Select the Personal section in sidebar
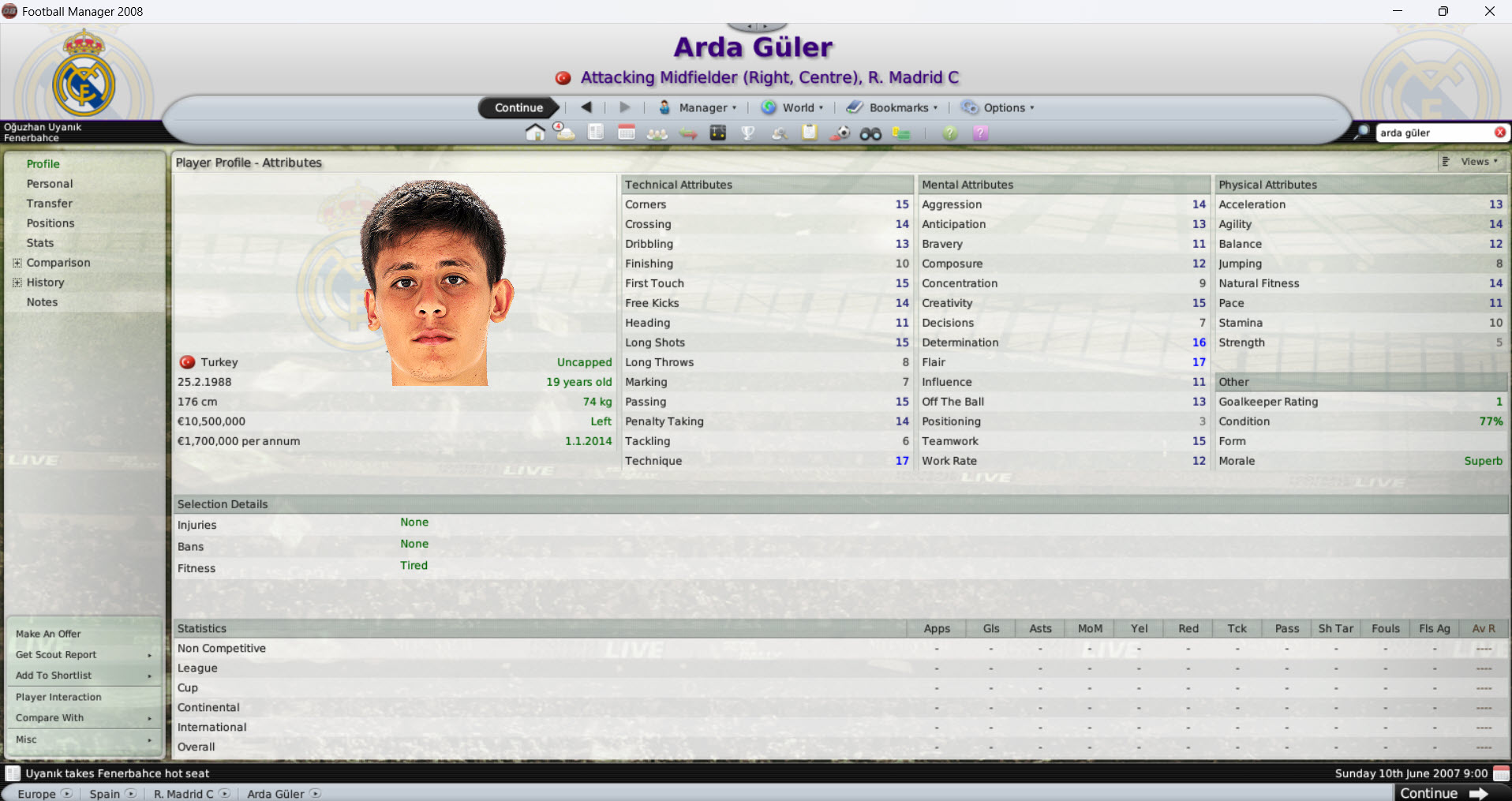This screenshot has width=1512, height=801. 50,184
